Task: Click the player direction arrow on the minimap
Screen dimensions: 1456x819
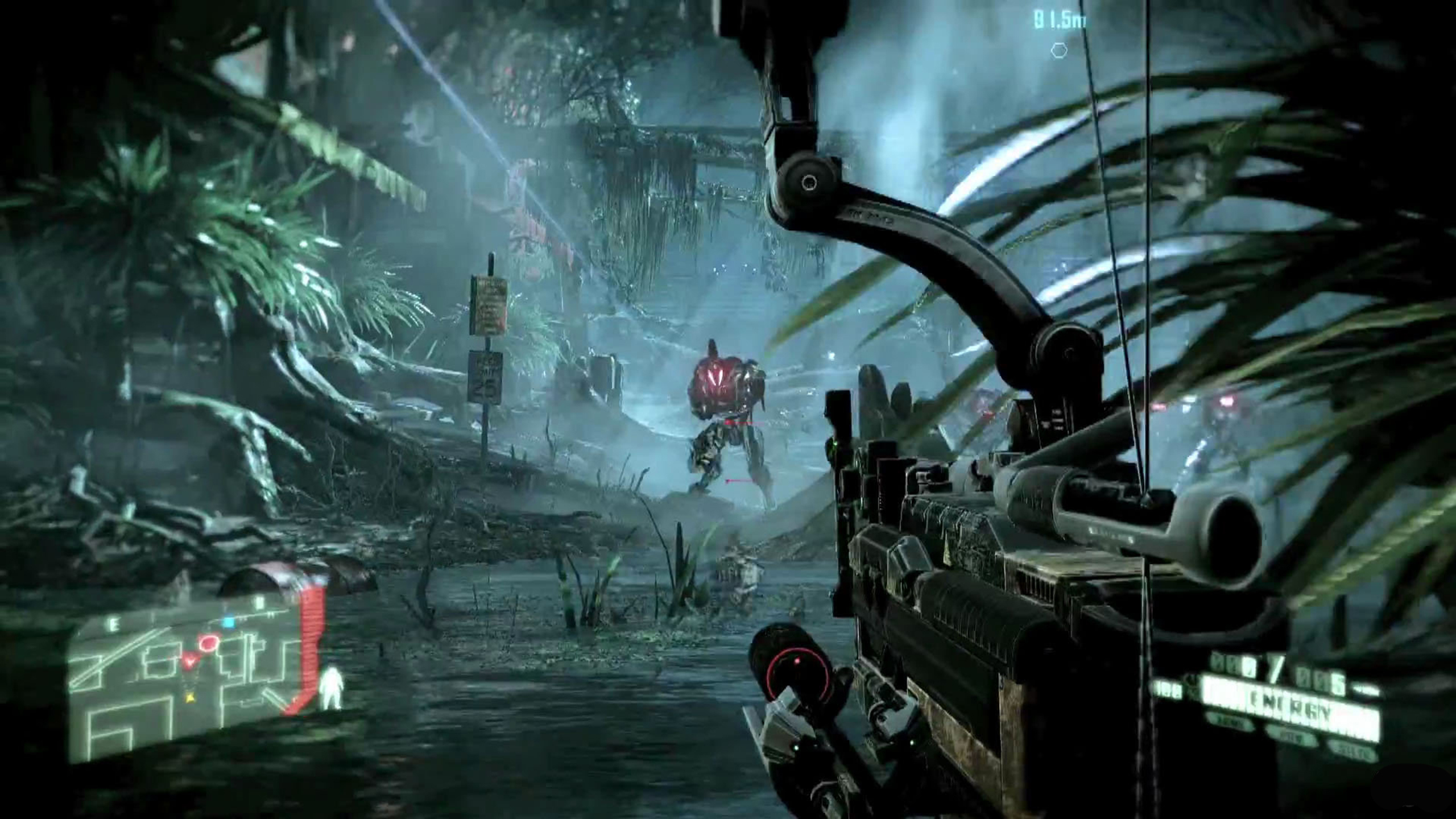Action: (x=191, y=660)
